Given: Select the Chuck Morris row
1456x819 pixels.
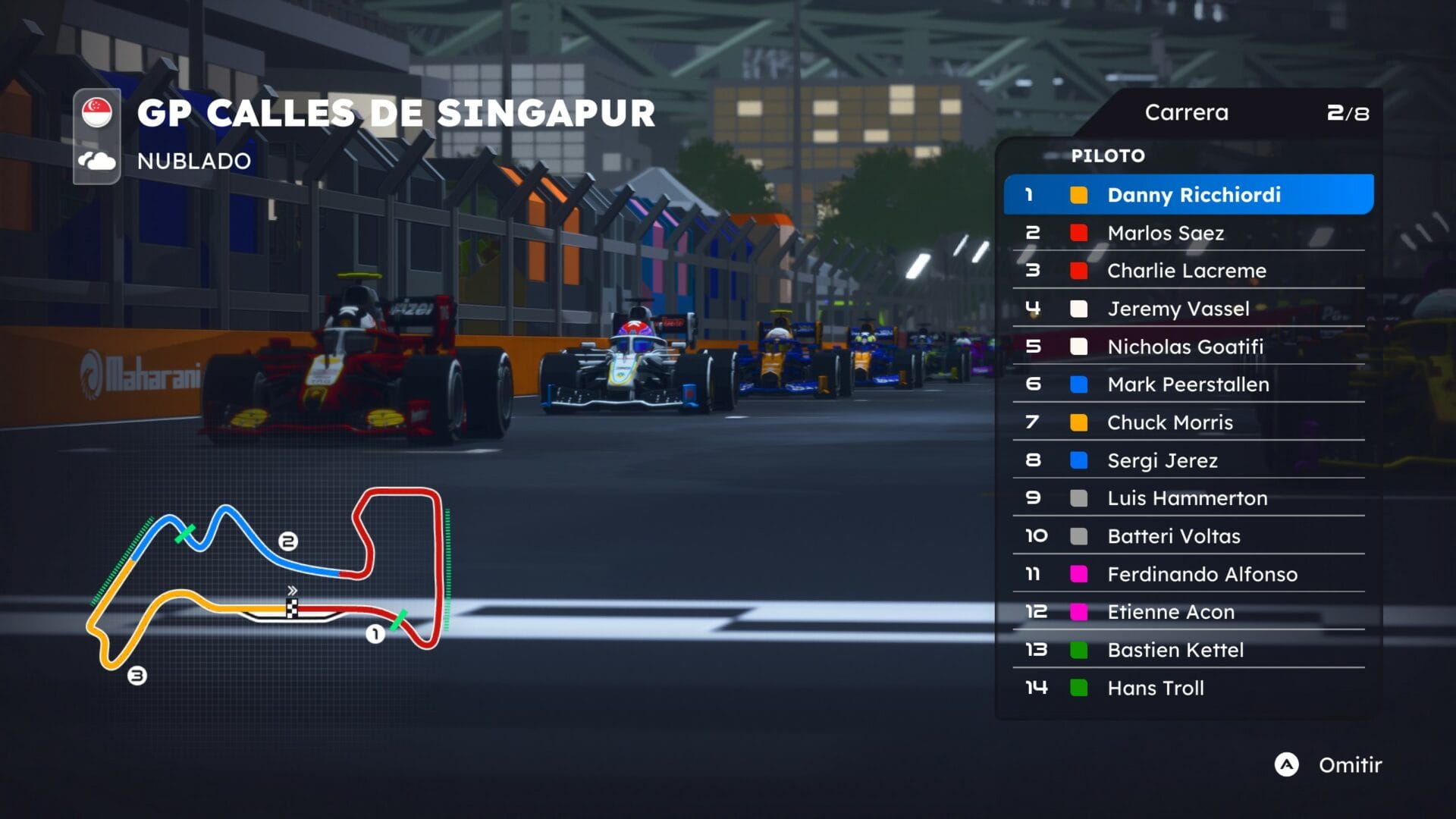Looking at the screenshot, I should tap(1188, 422).
